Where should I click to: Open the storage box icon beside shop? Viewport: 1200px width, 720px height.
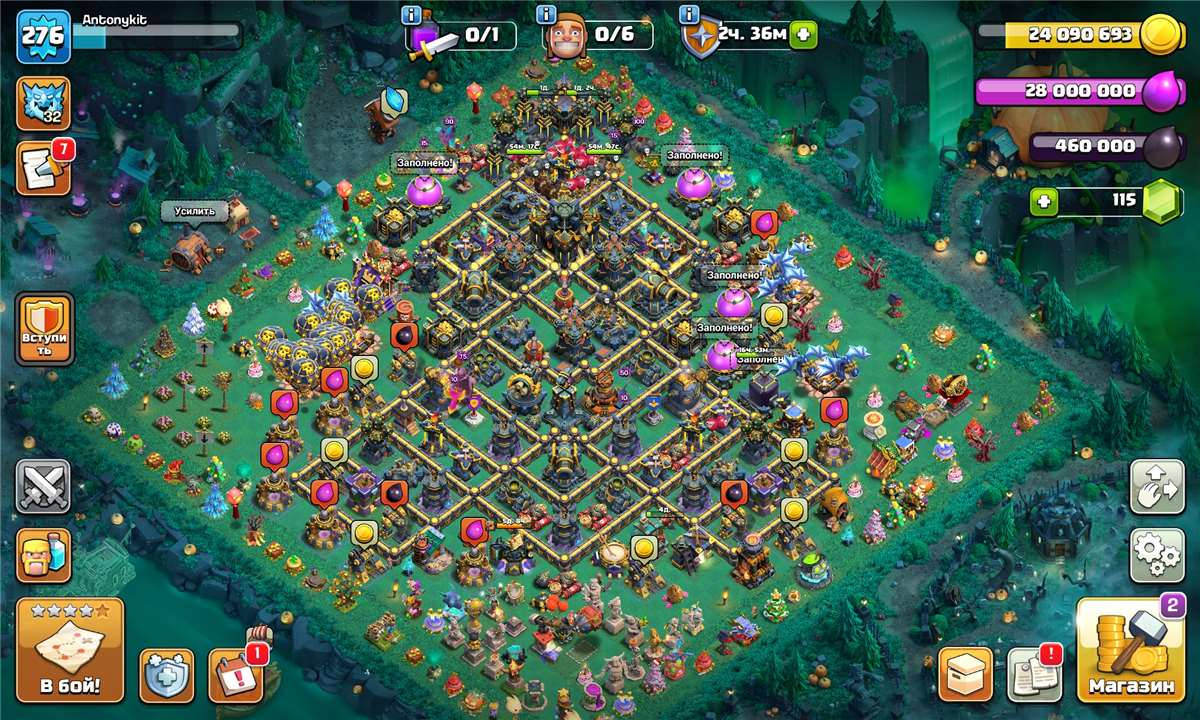click(x=965, y=675)
